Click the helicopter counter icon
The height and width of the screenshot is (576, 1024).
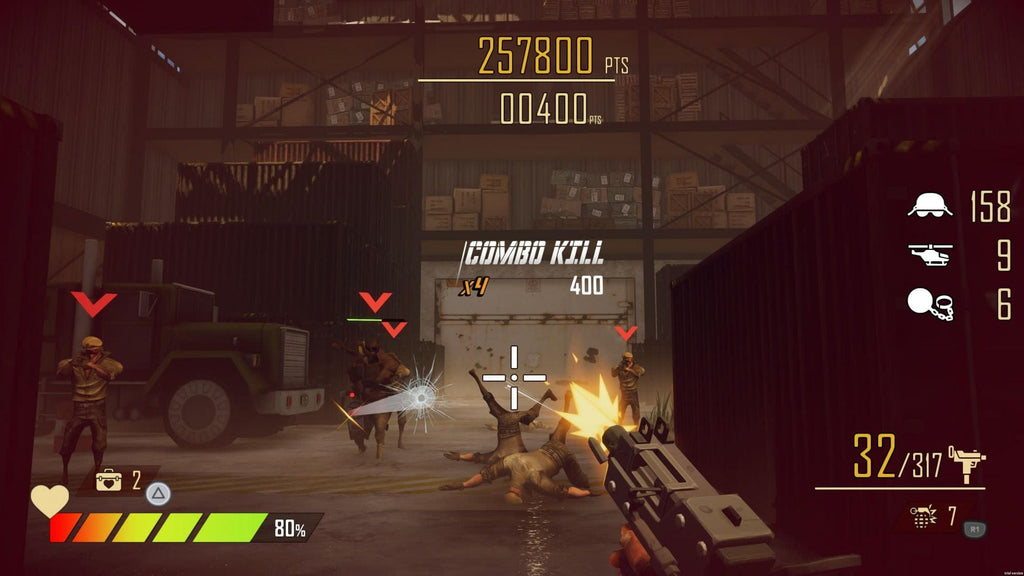coord(929,255)
